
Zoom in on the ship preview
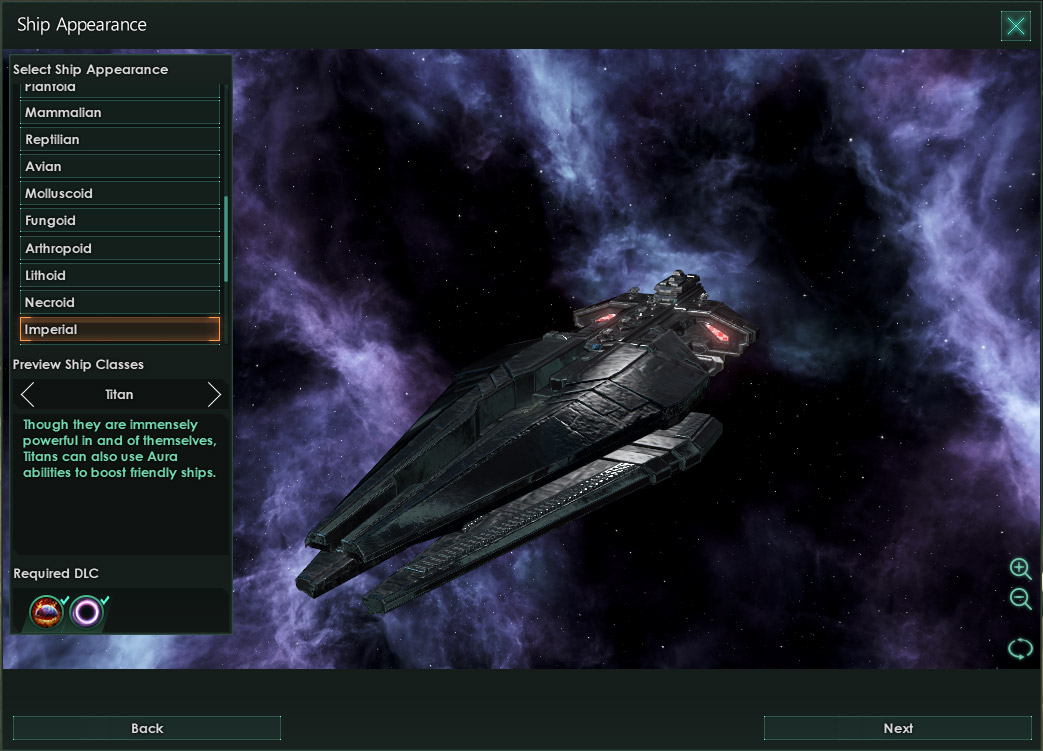click(1020, 569)
